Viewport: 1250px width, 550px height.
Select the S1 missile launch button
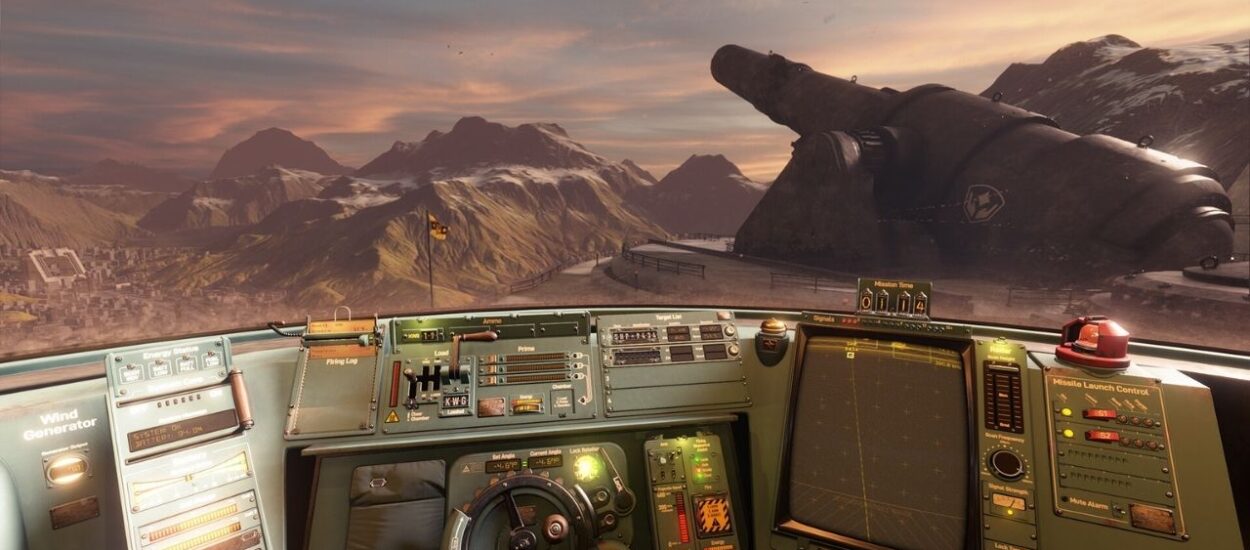[1100, 413]
